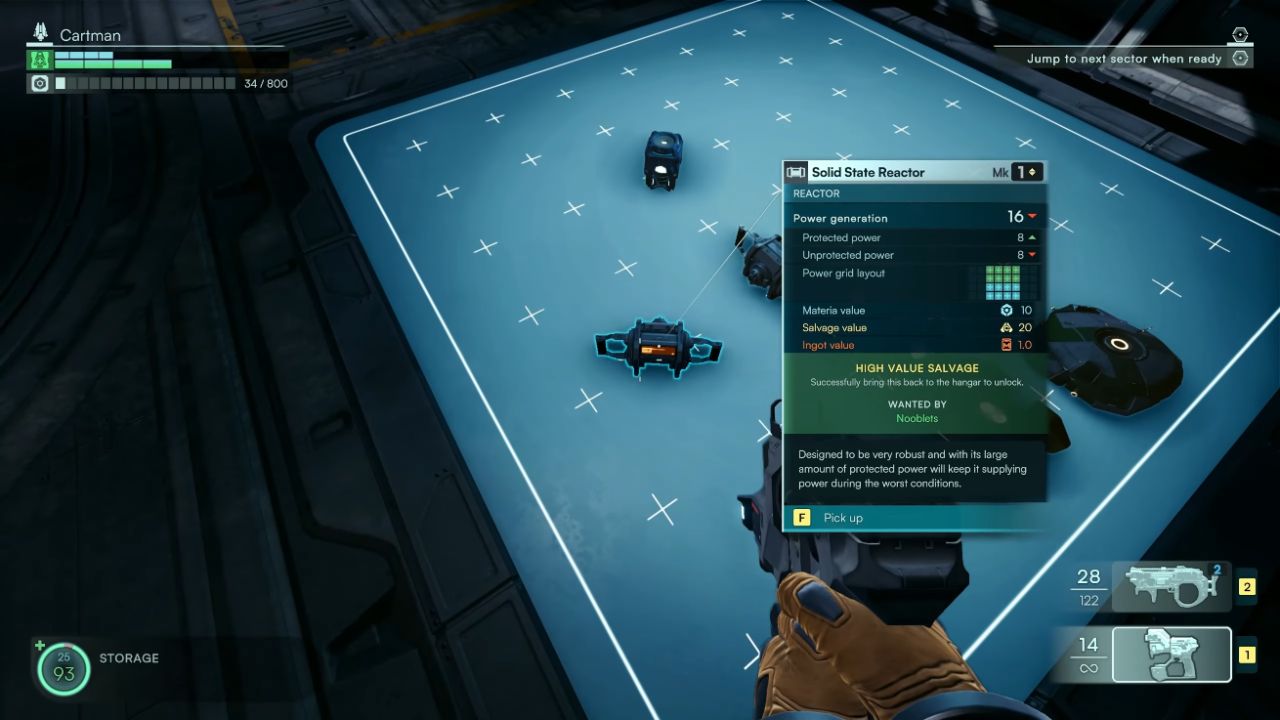Viewport: 1280px width, 720px height.
Task: Click the Power grid layout diagram
Action: (1002, 282)
